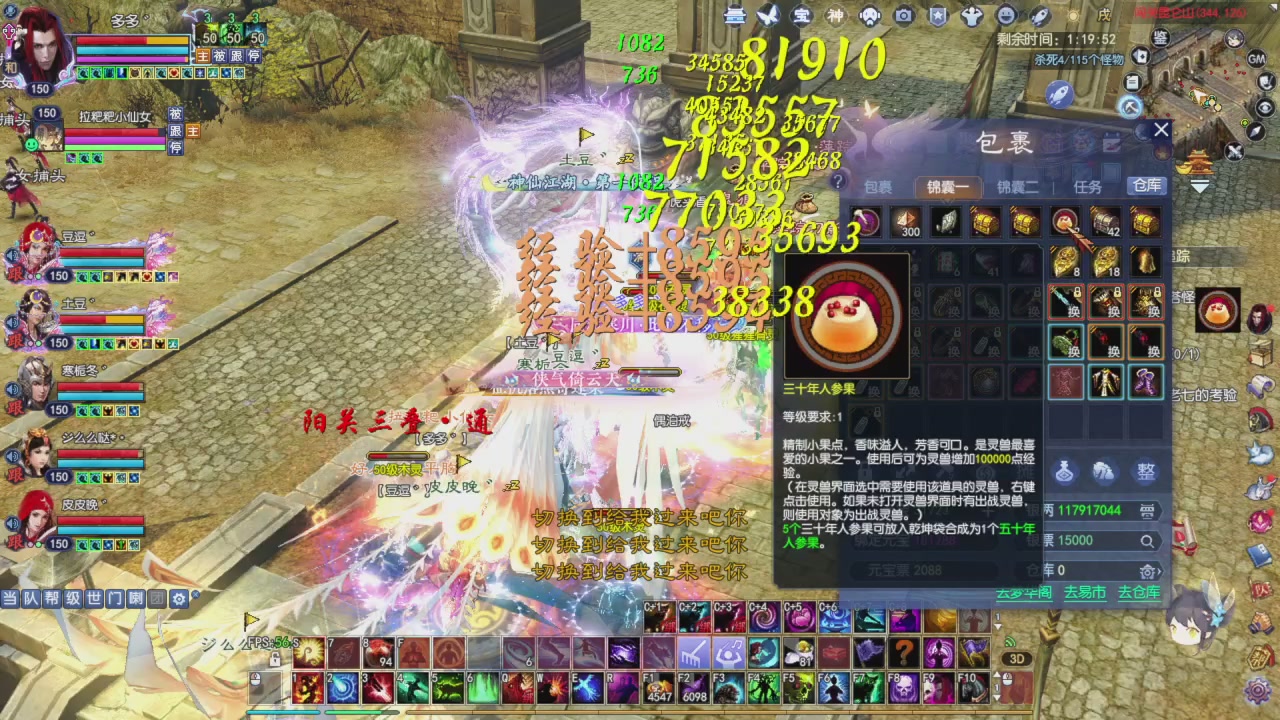
Task: Click the magnifier icon next to 银票 15000
Action: click(x=1146, y=541)
